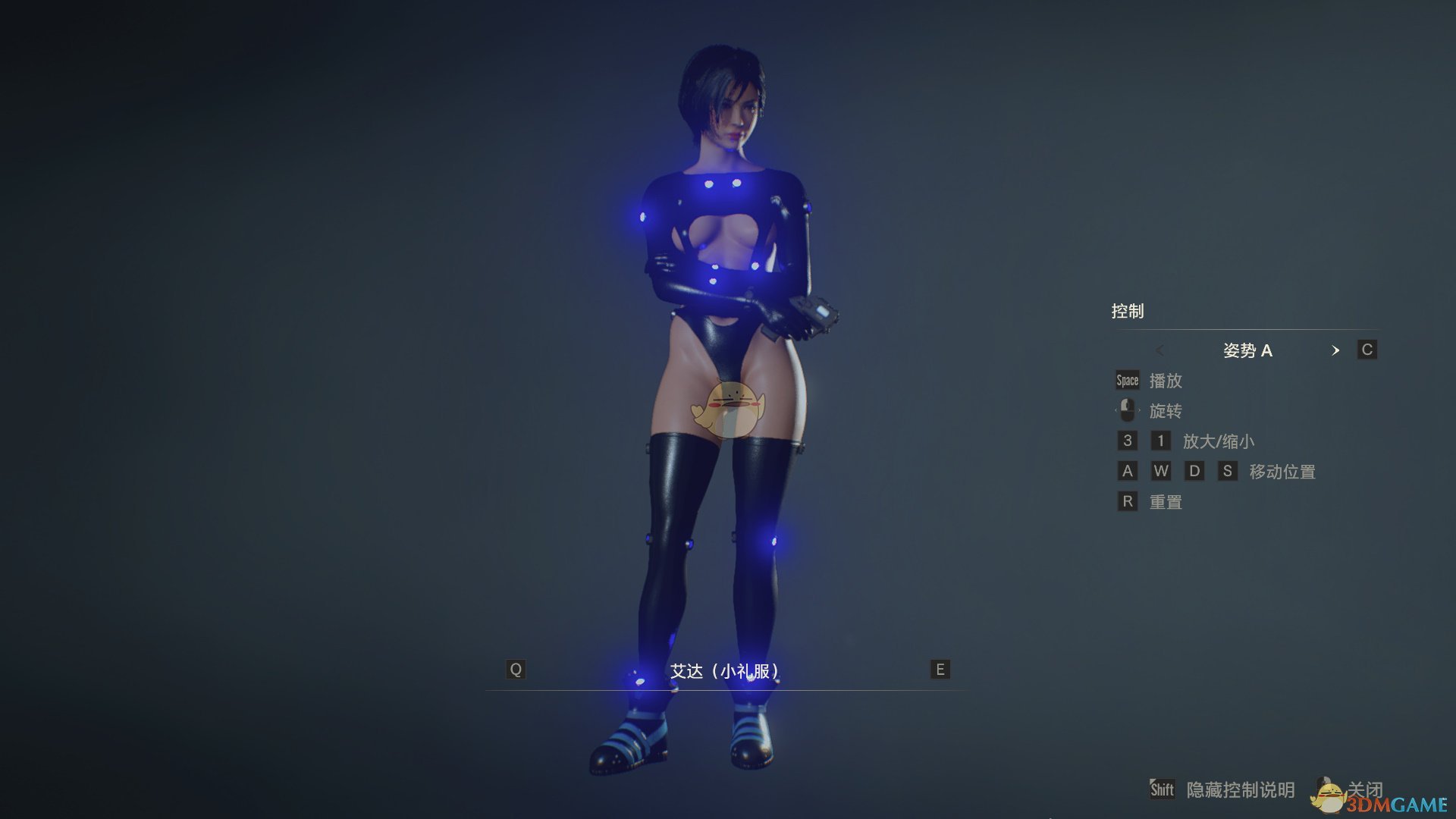Click the W key icon in 移动位置 row
1456x819 pixels.
(x=1161, y=471)
